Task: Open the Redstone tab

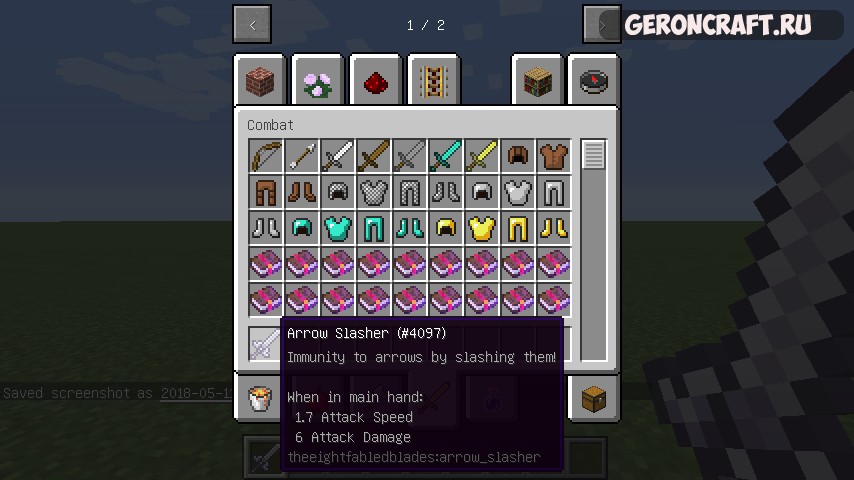Action: 376,81
